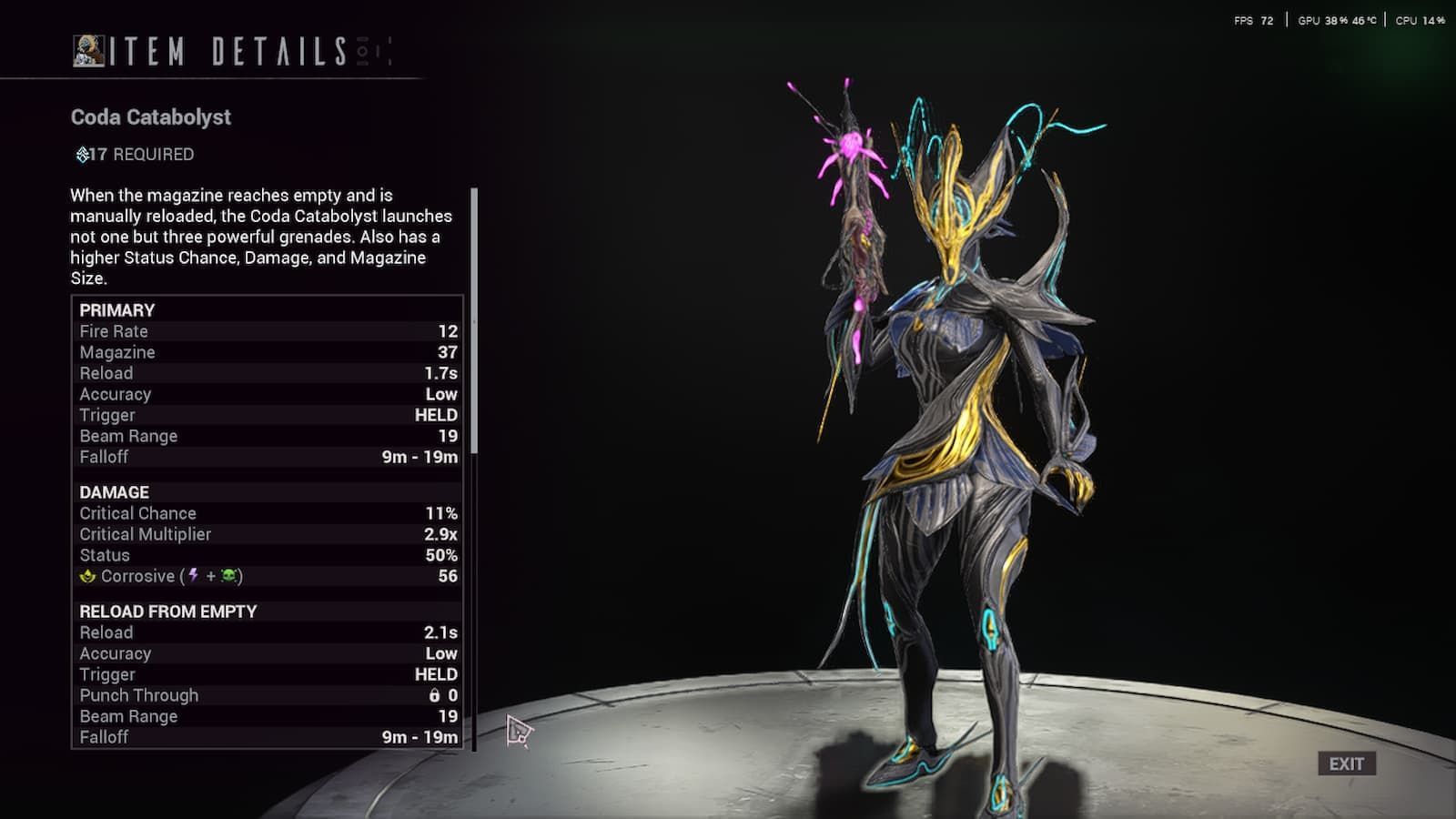Select the Electricity element icon

(x=193, y=575)
